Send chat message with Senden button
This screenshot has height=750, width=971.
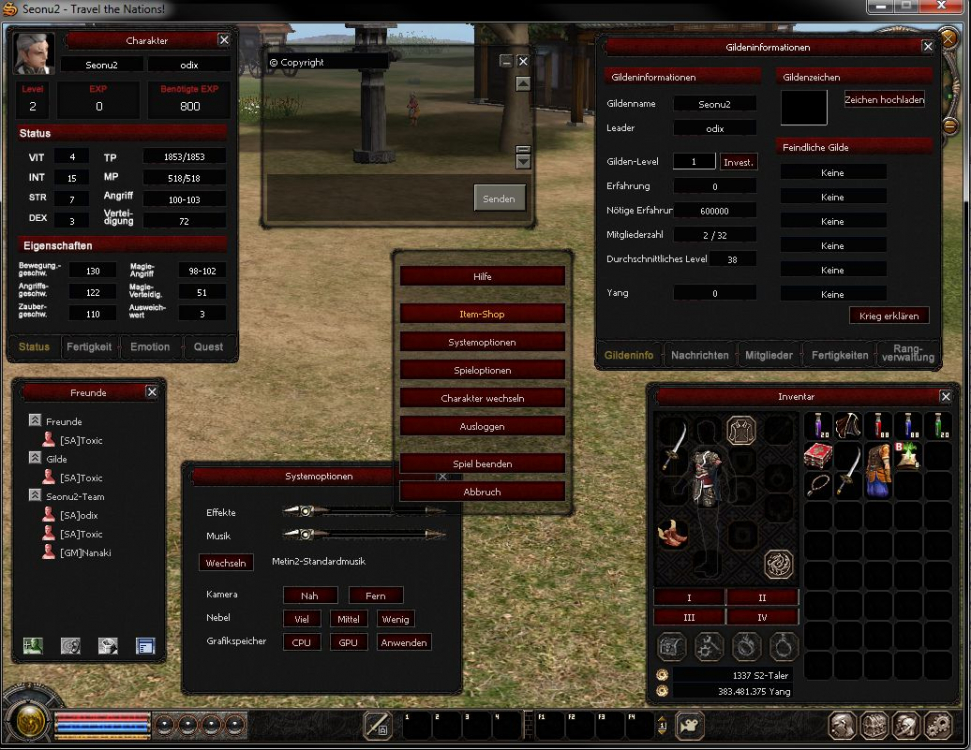click(x=498, y=198)
